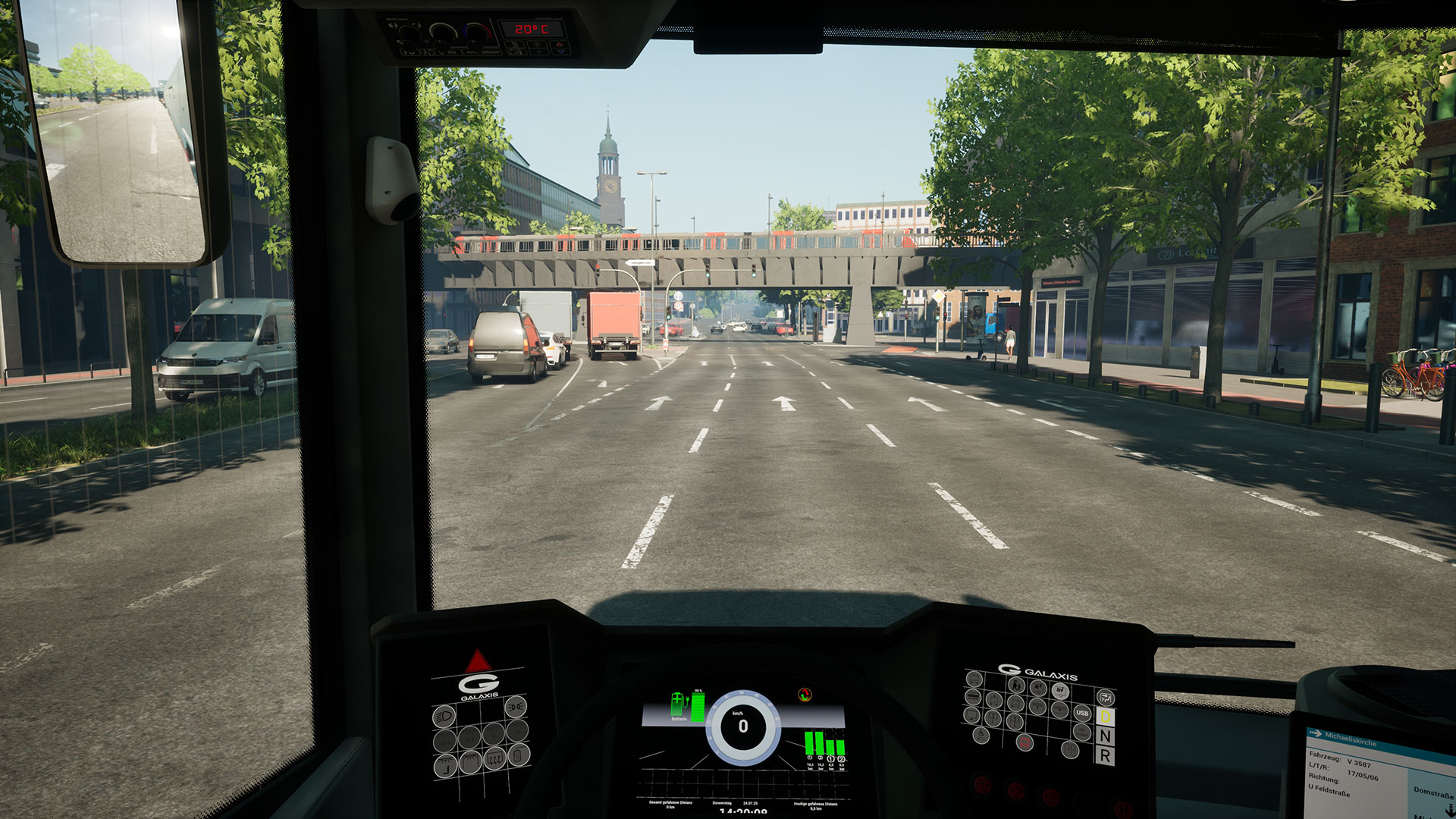The width and height of the screenshot is (1456, 819).
Task: Engage reverse gear R
Action: coord(1105,756)
